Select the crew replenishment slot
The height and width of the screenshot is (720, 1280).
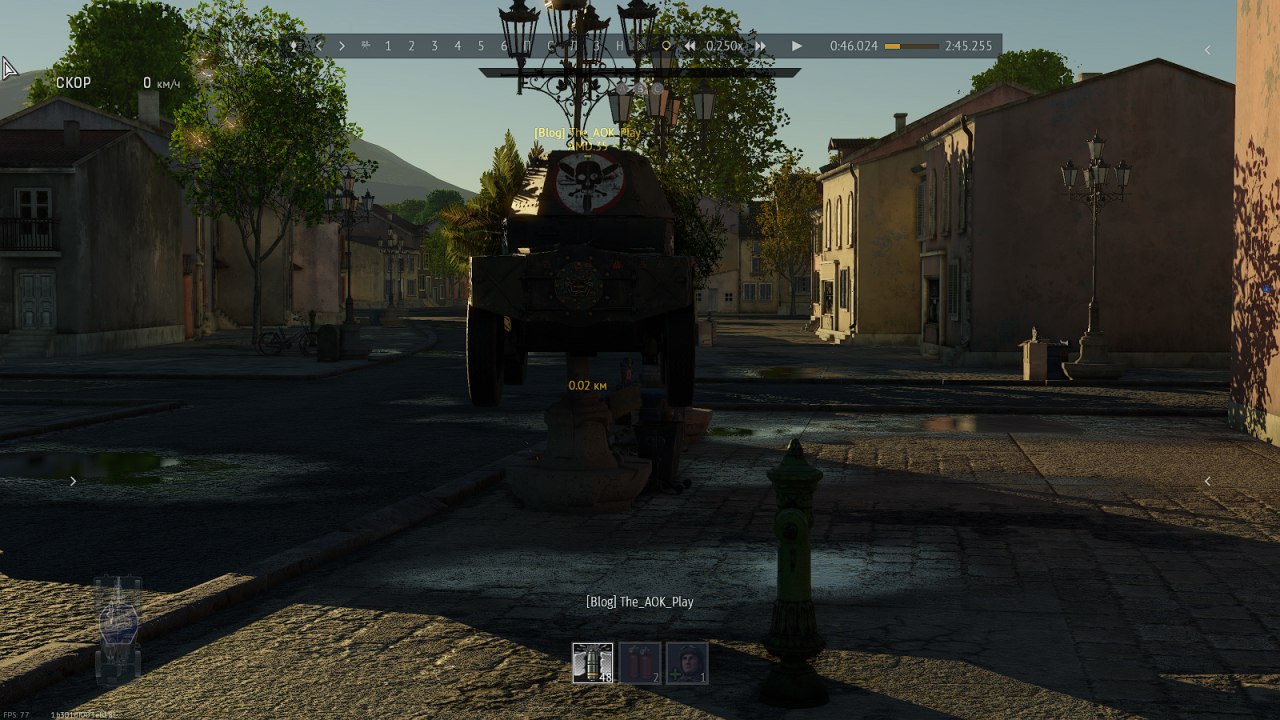coord(687,663)
